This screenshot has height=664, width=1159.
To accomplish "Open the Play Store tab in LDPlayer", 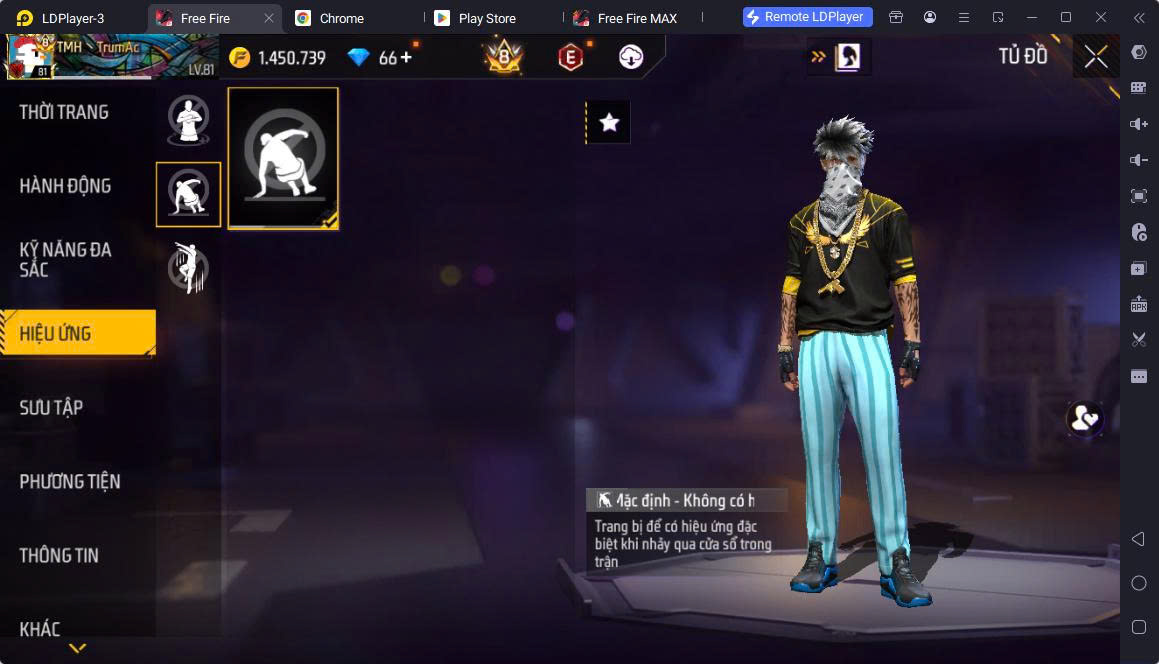I will (486, 18).
